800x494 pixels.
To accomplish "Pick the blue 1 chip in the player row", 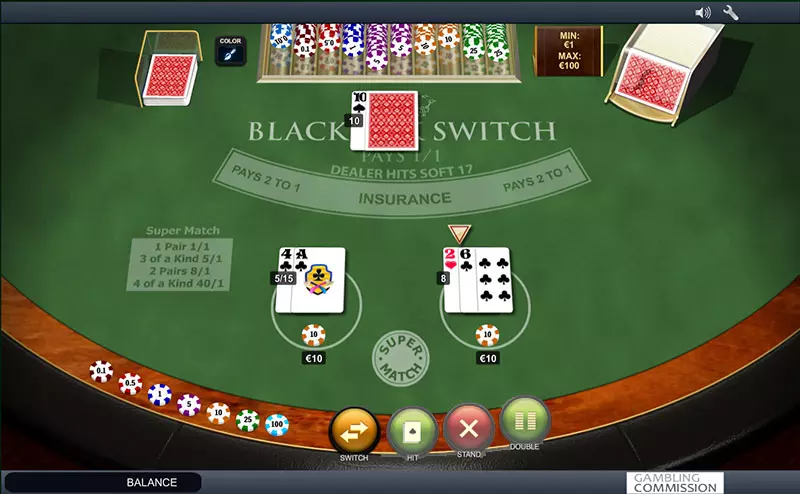I will (159, 394).
